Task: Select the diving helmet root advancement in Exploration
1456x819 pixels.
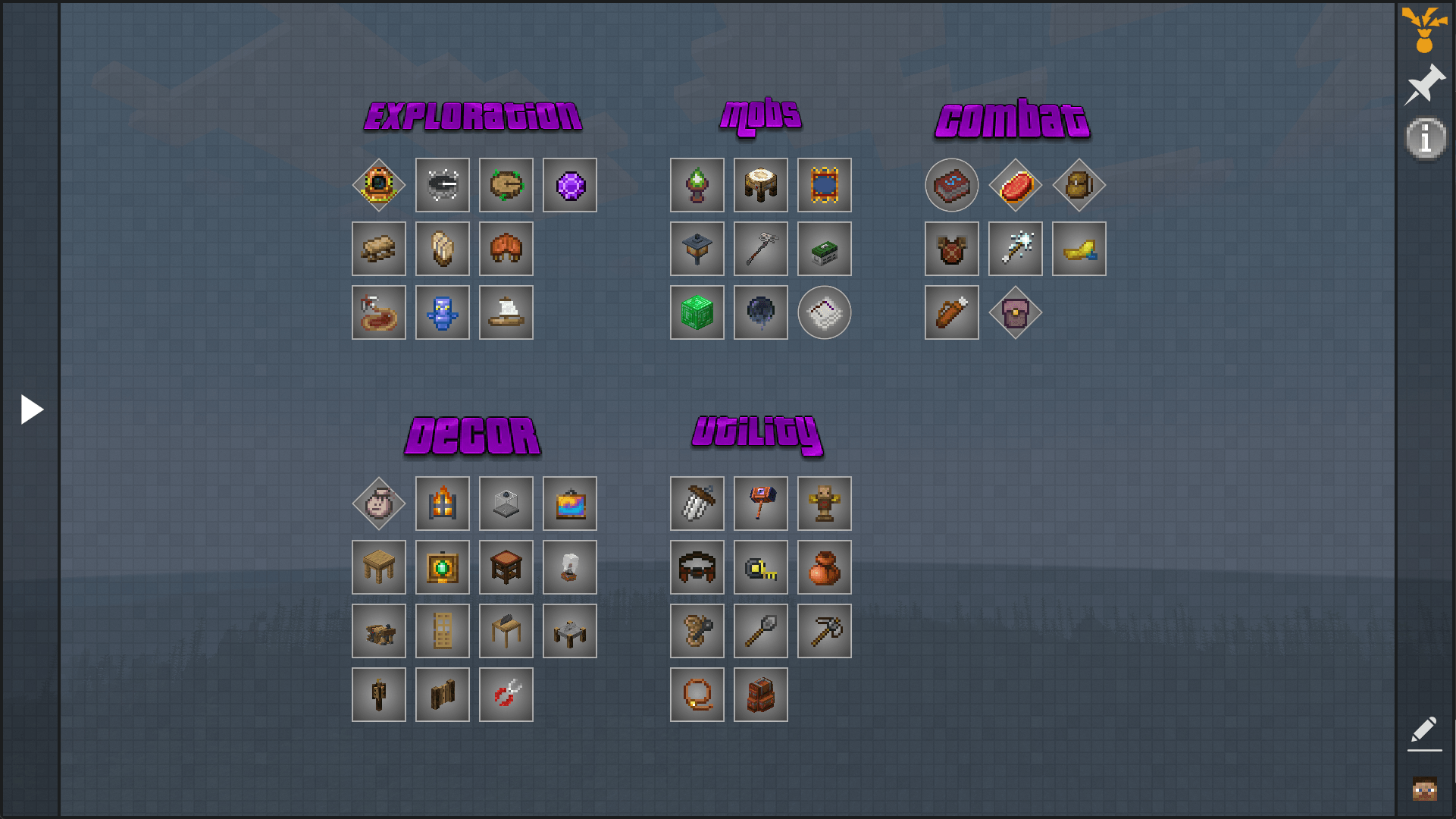Action: pyautogui.click(x=379, y=185)
